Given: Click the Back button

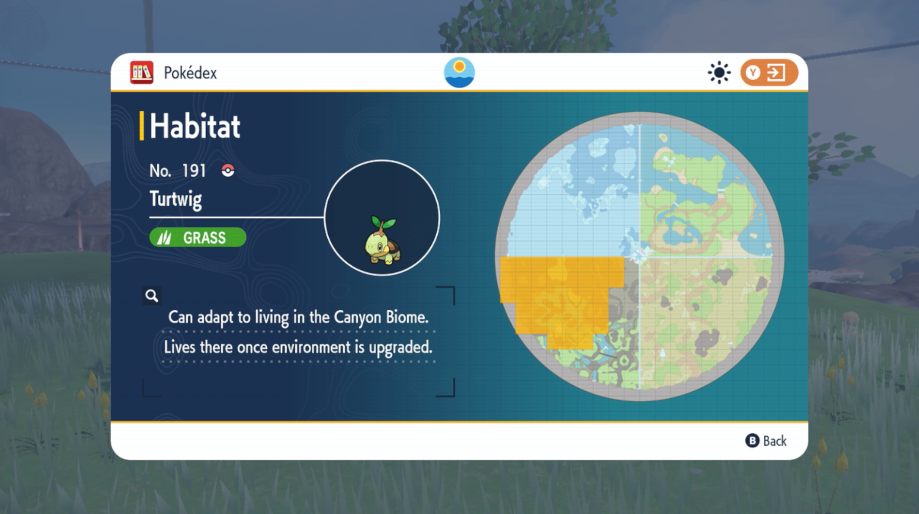Looking at the screenshot, I should 766,441.
